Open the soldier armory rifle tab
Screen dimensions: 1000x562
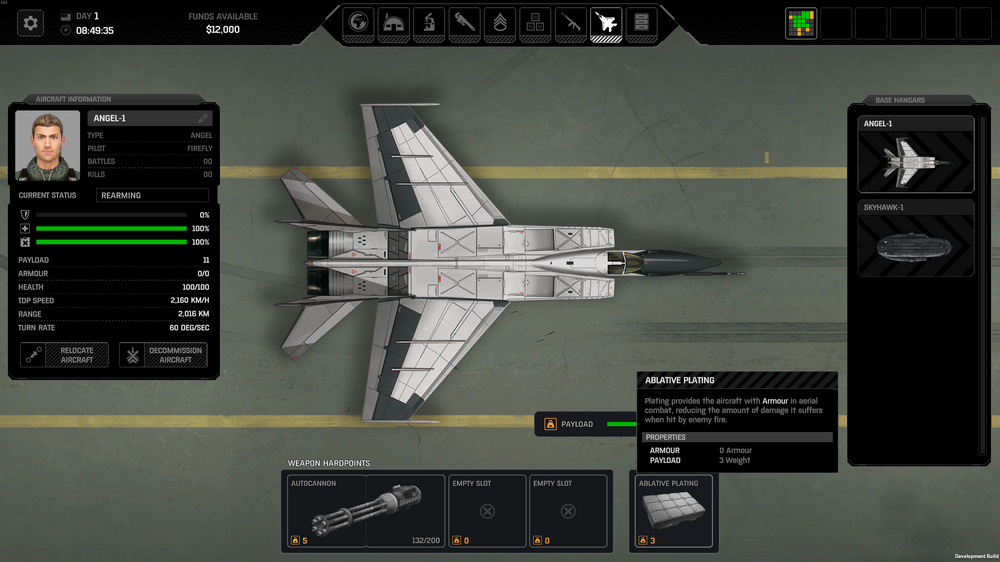[x=570, y=22]
